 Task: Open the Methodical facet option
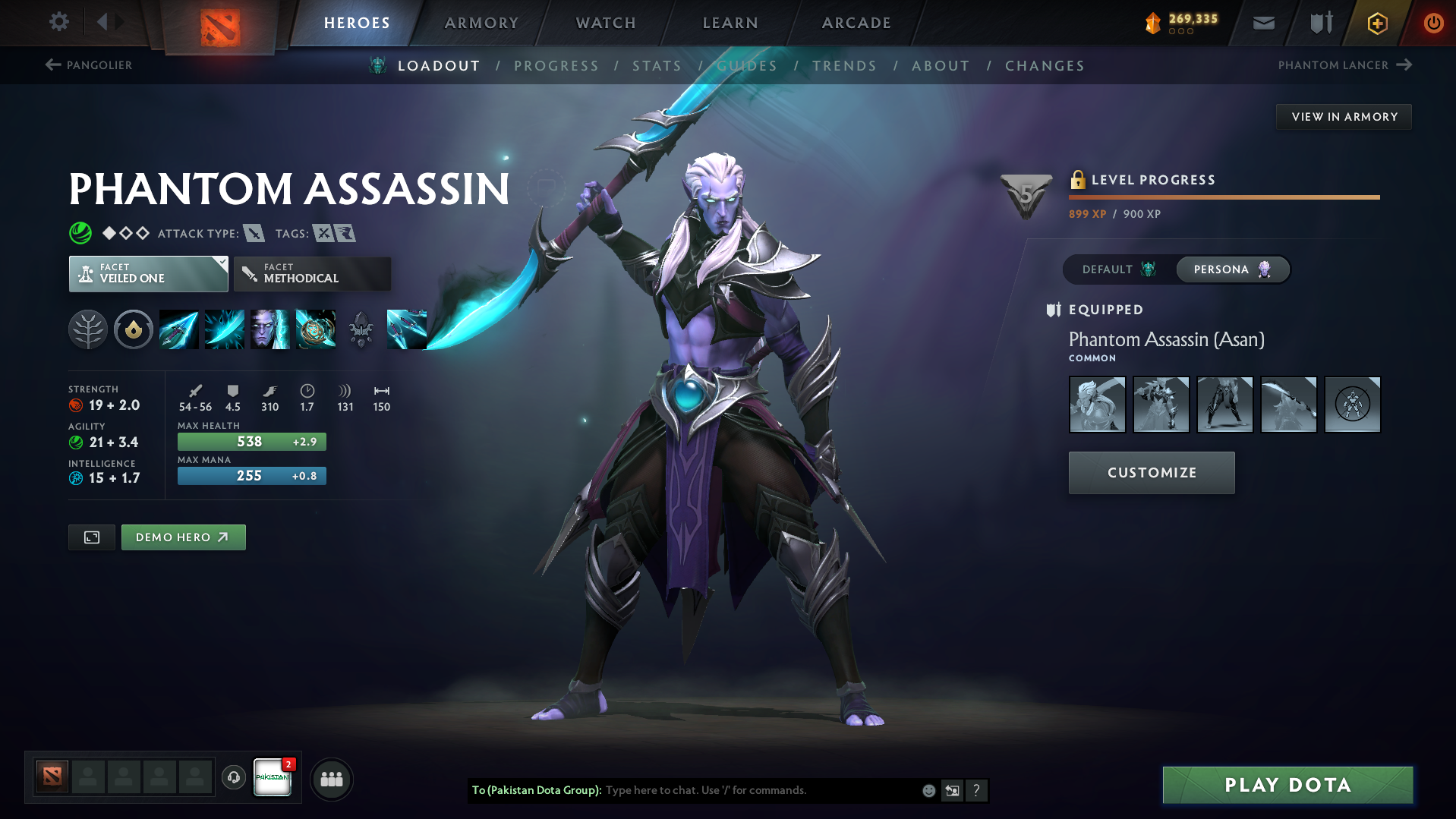point(311,273)
